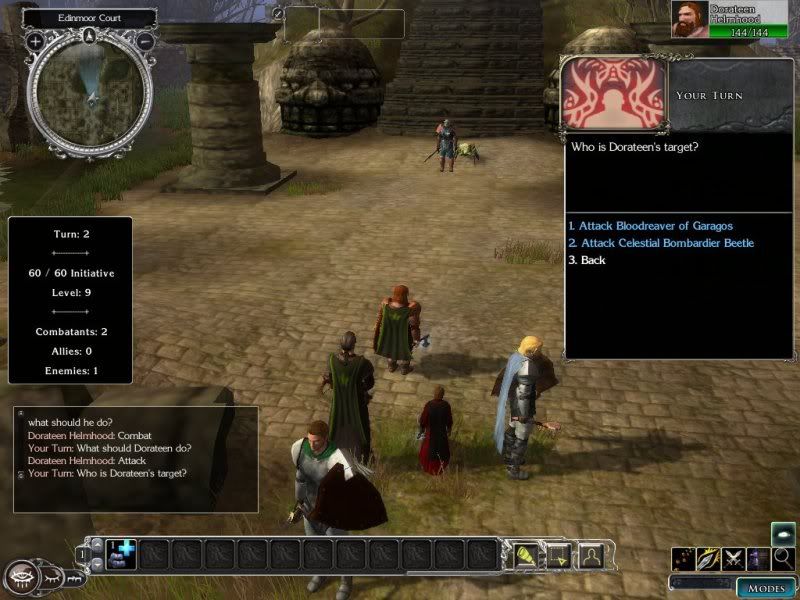Viewport: 800px width, 600px height.
Task: Click the sparkles icon in the bottom-right menu
Action: pos(683,559)
